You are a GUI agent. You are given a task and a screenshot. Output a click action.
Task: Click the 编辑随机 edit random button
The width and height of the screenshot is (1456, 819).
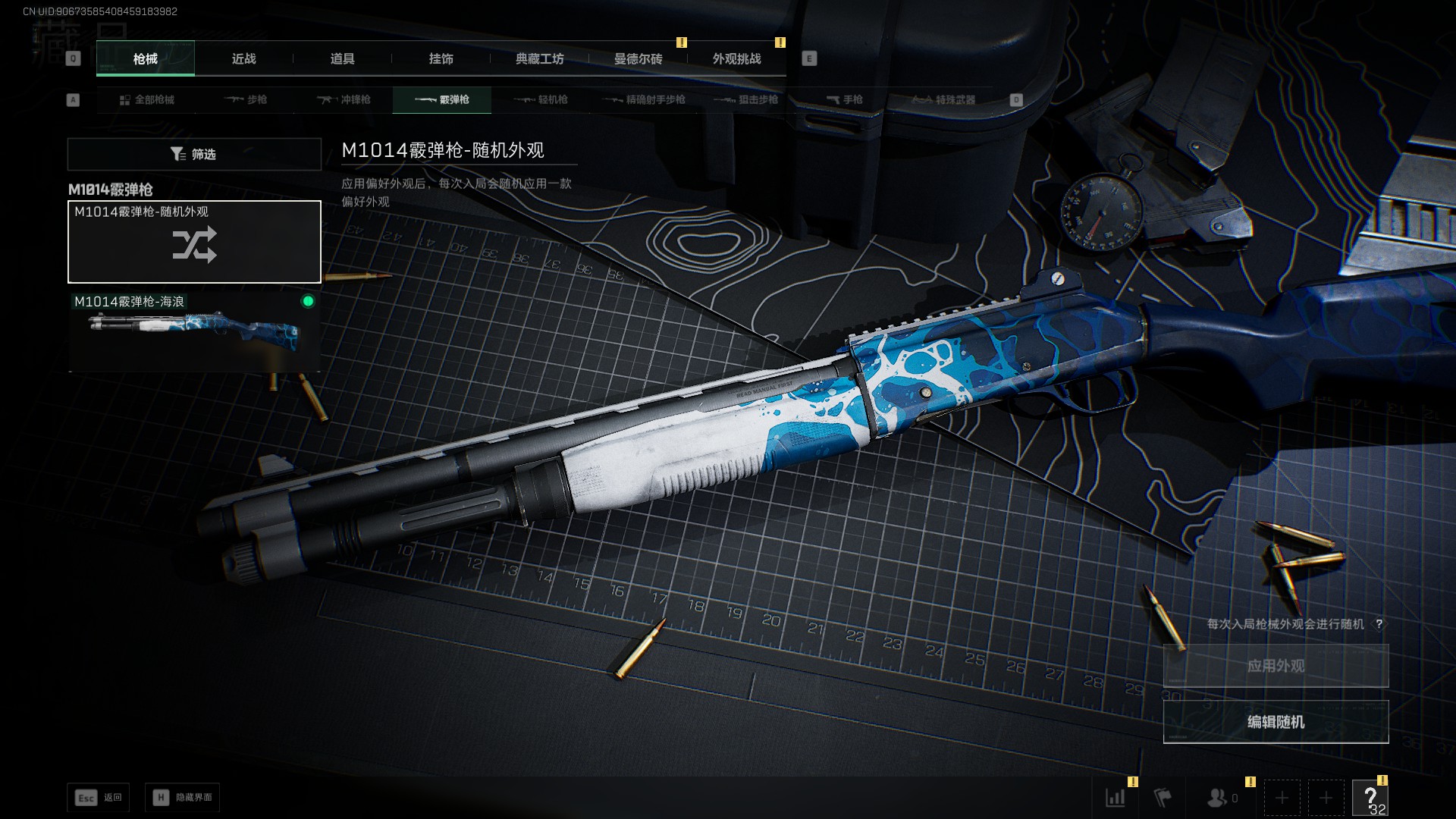point(1276,722)
